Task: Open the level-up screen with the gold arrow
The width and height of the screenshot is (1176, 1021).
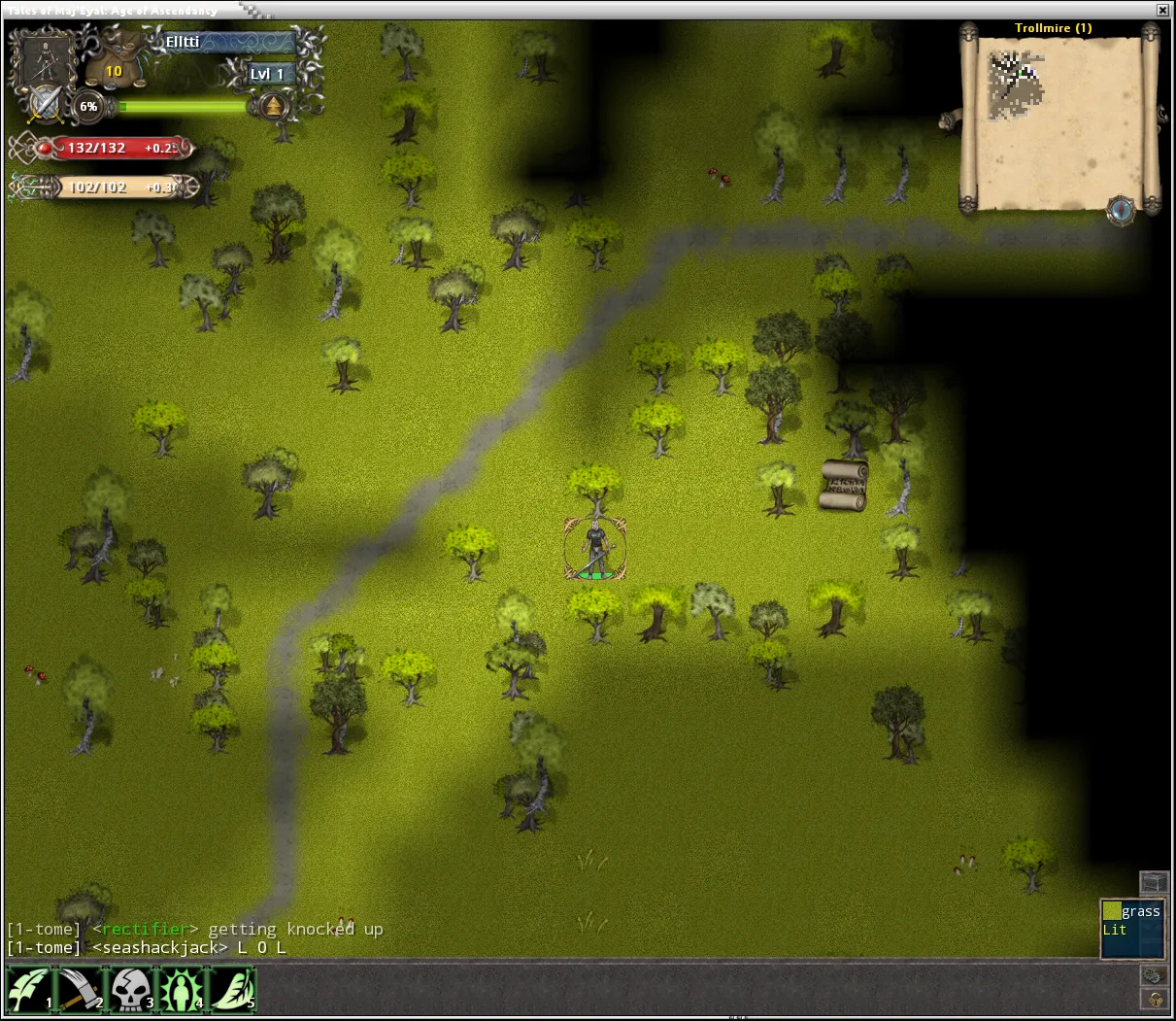Action: point(275,105)
